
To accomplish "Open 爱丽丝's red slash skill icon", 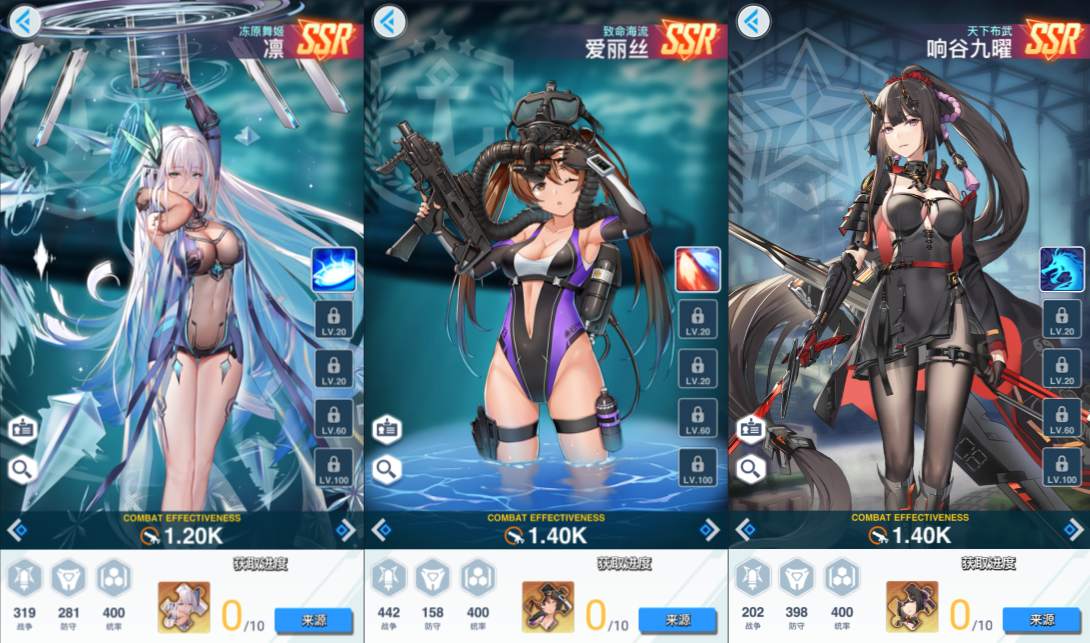I will 697,269.
